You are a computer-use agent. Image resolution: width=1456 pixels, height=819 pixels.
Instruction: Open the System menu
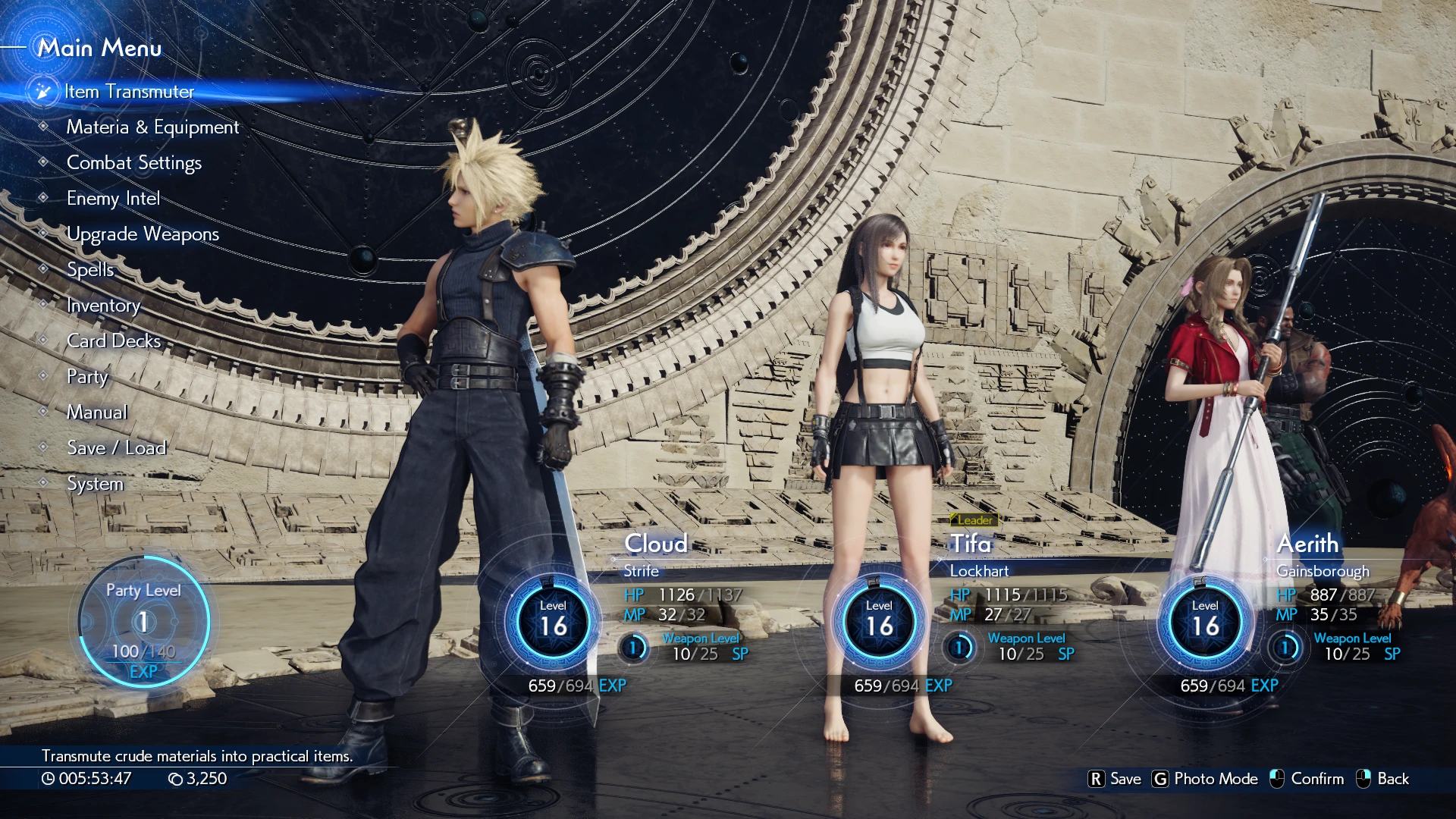coord(95,484)
